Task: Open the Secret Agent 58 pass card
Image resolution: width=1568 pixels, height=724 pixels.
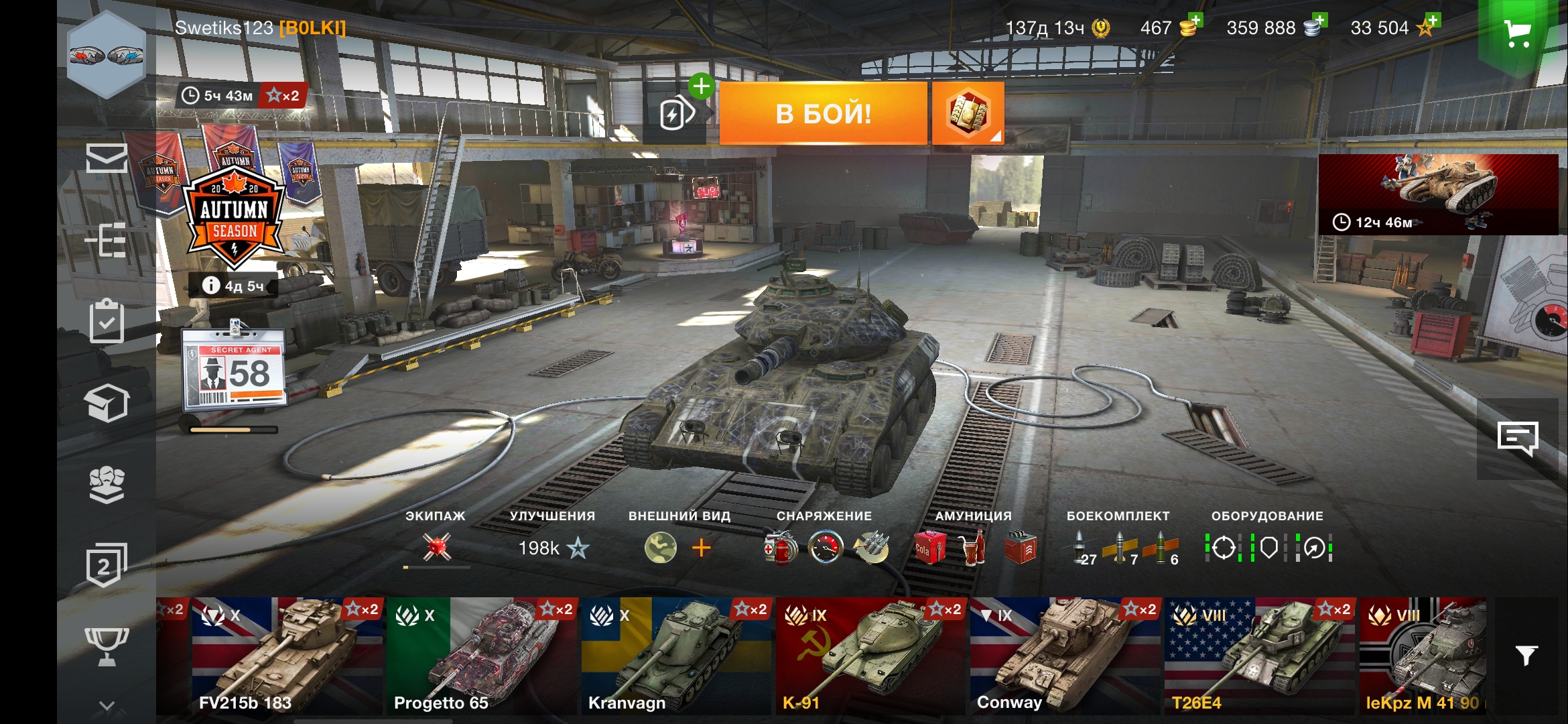Action: point(235,369)
